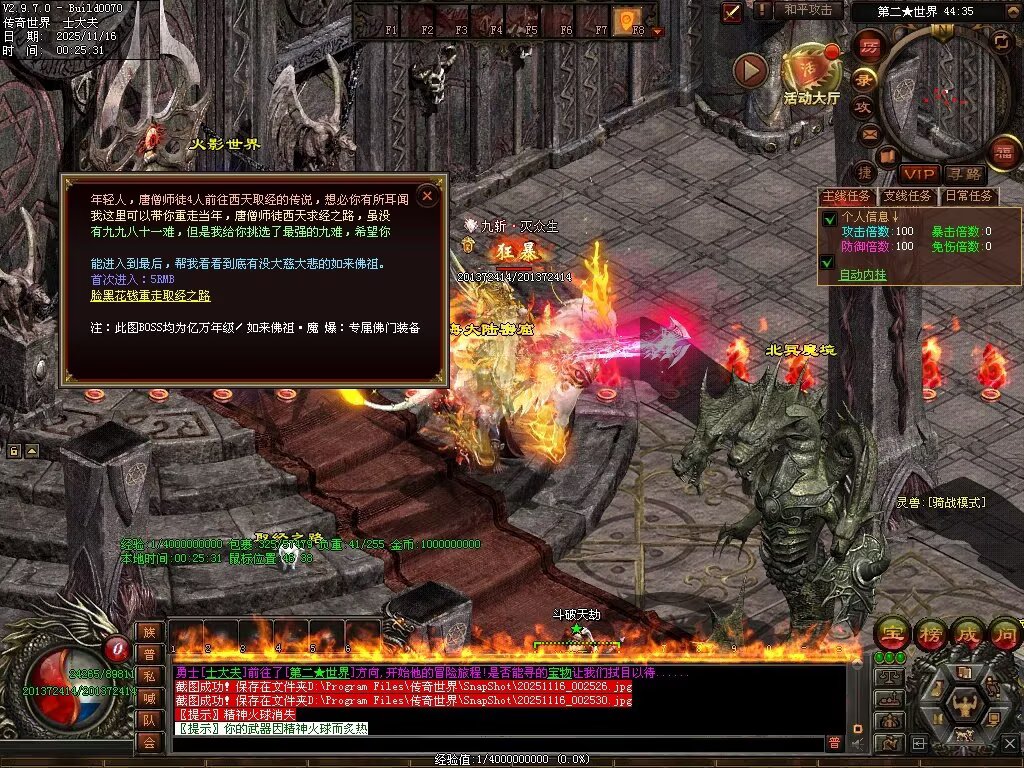1024x768 pixels.
Task: Select the 喊 shout channel button
Action: [149, 698]
